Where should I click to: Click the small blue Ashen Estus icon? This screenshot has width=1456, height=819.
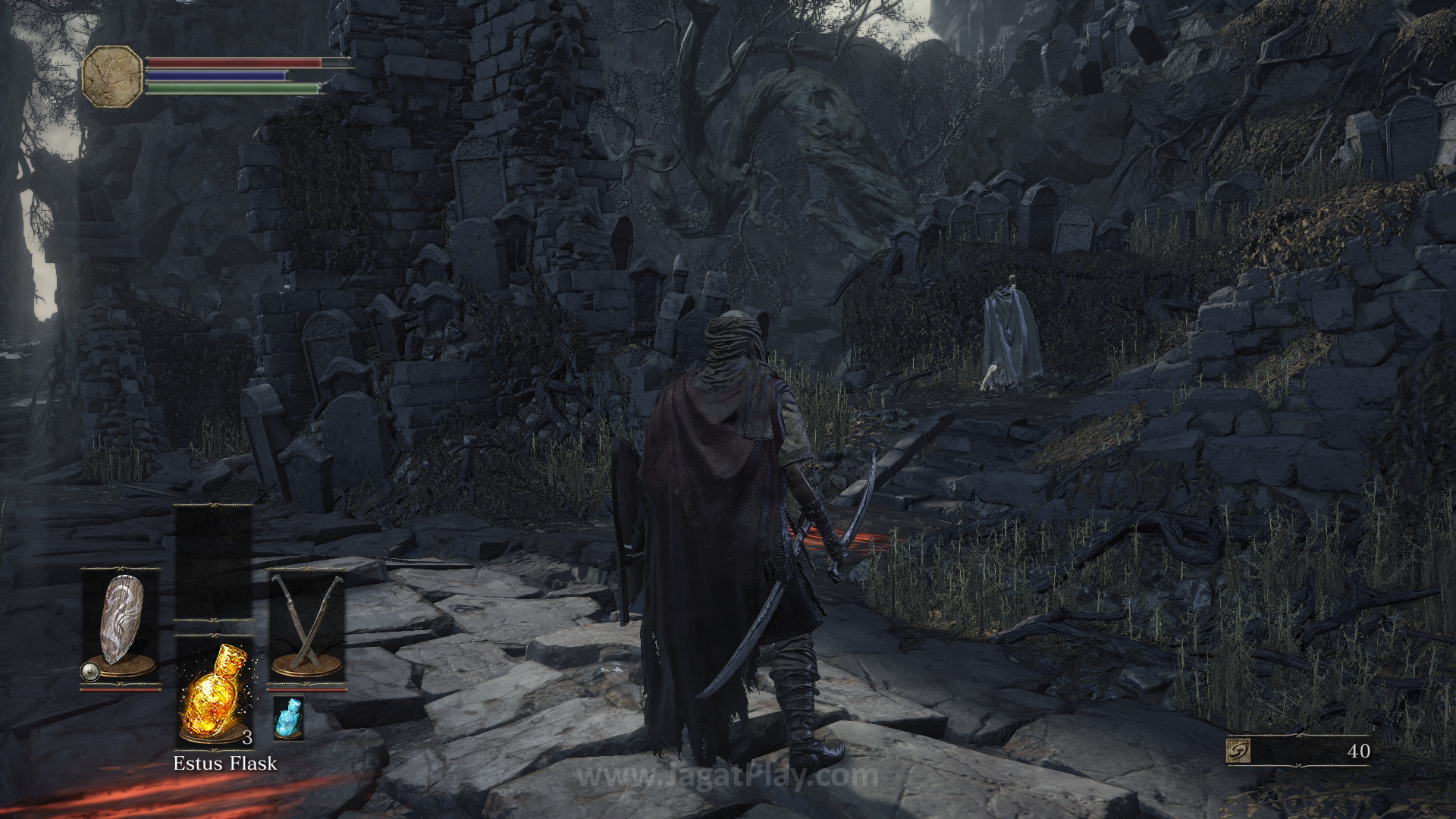click(x=288, y=717)
